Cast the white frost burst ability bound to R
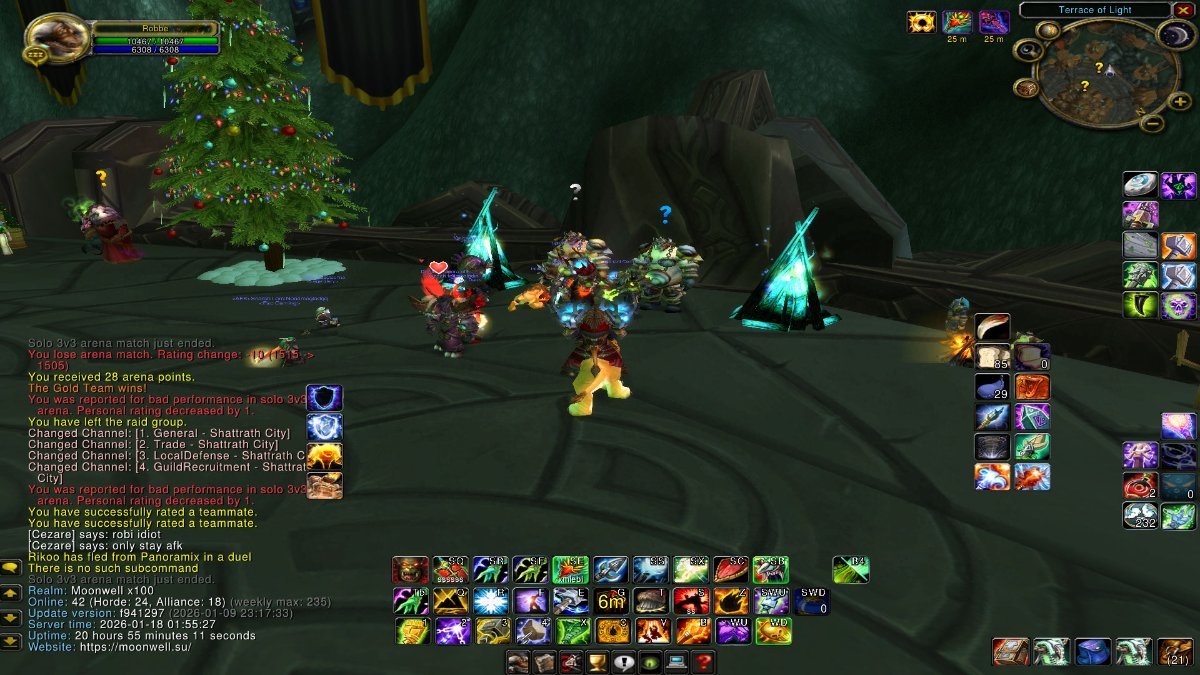This screenshot has height=675, width=1200. [x=490, y=601]
